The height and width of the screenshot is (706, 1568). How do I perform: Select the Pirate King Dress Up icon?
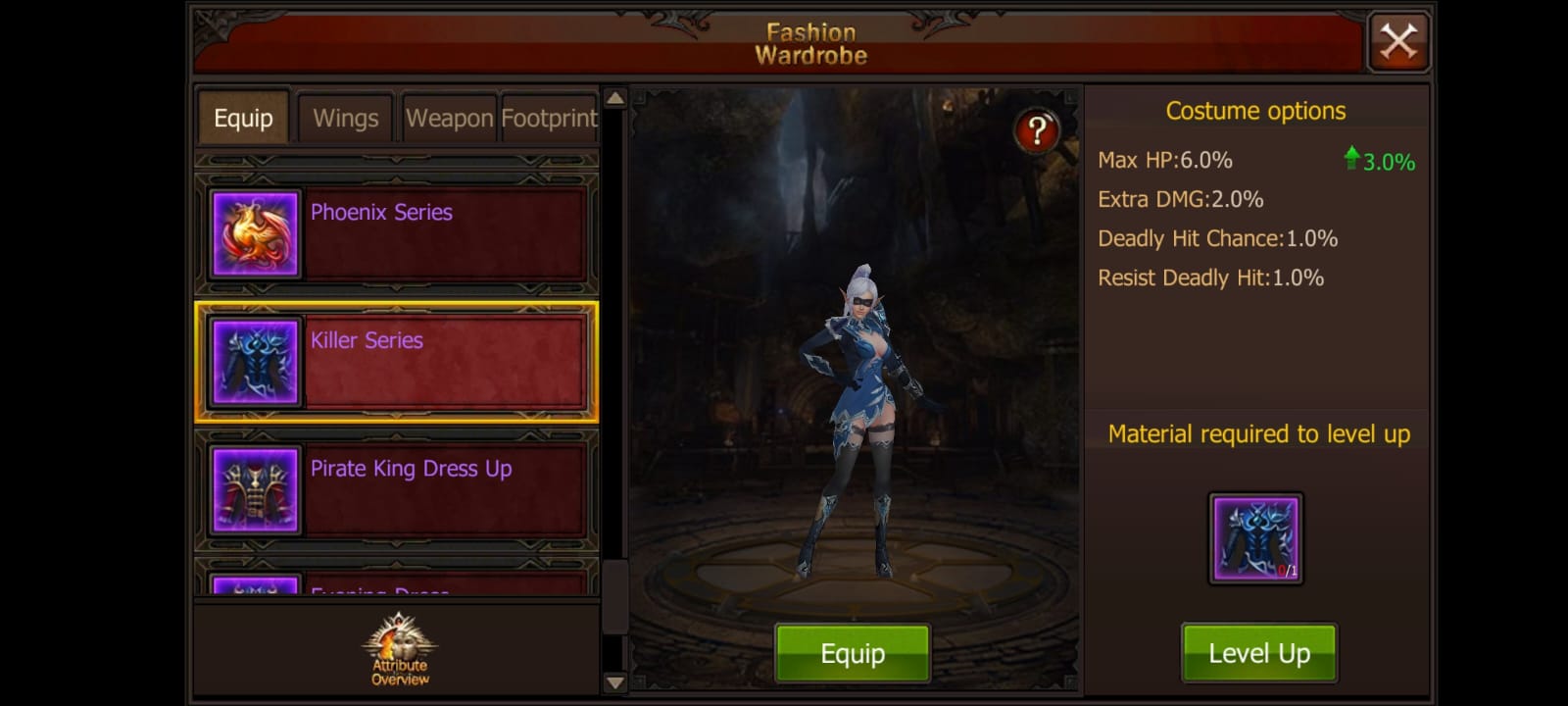click(253, 490)
